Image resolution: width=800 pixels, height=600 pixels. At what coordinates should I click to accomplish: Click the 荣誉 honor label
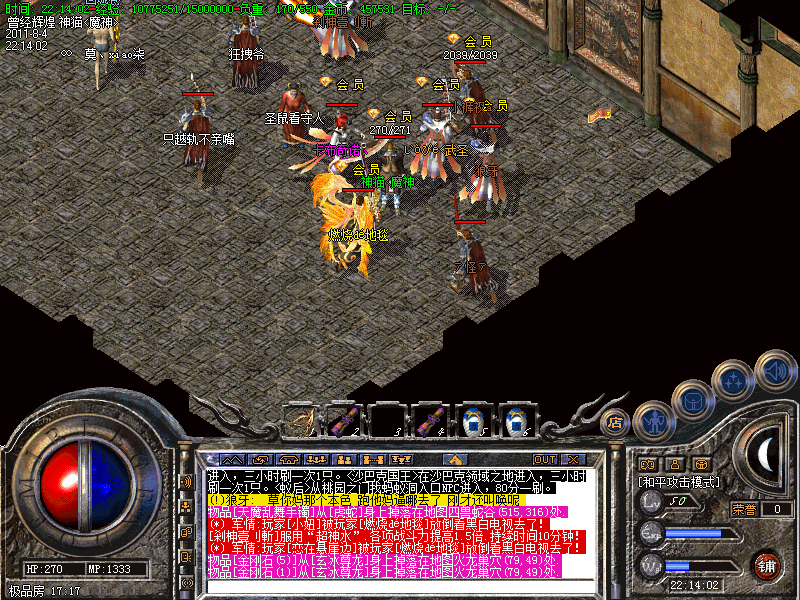(x=743, y=509)
